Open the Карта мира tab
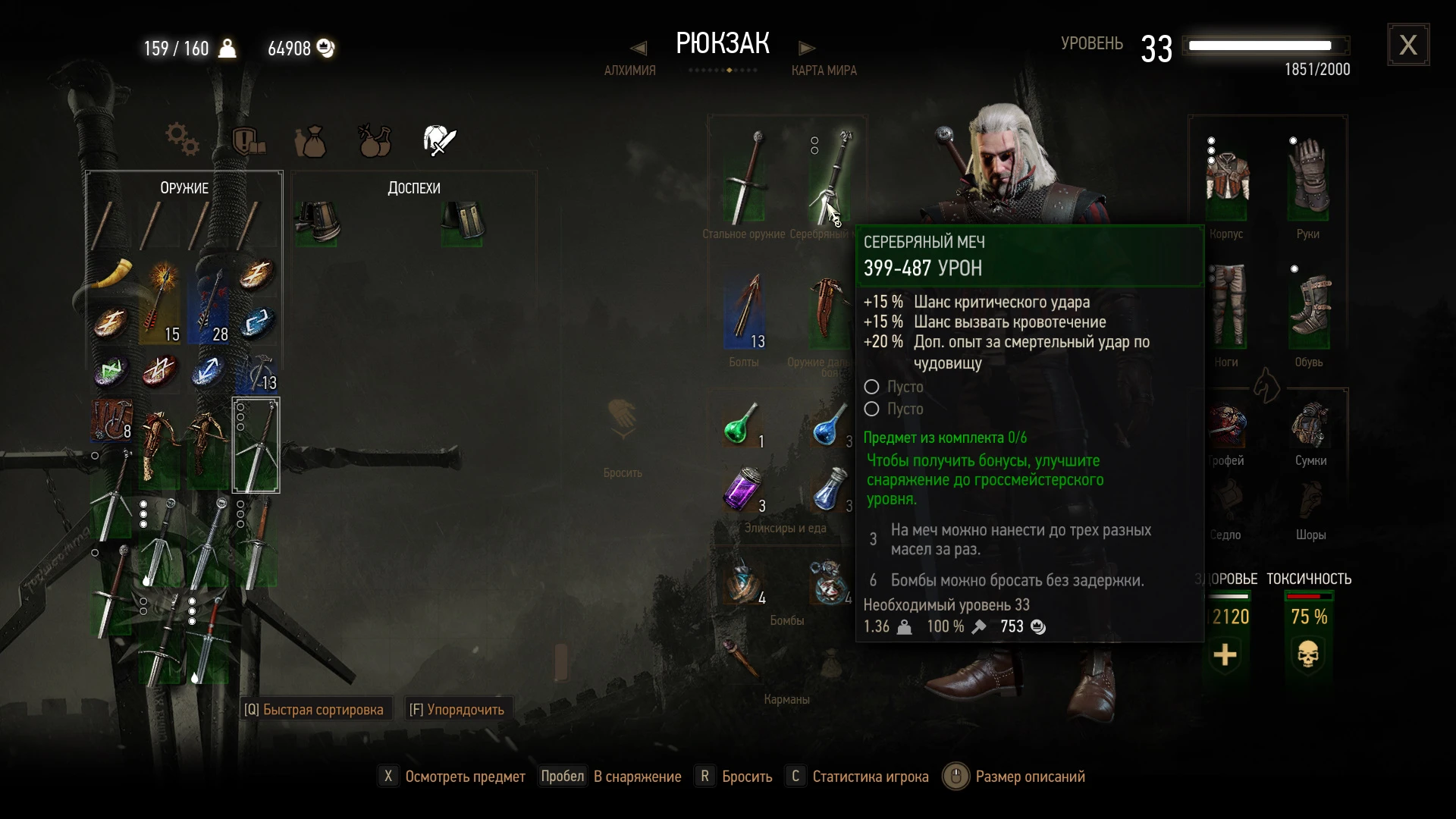 824,70
